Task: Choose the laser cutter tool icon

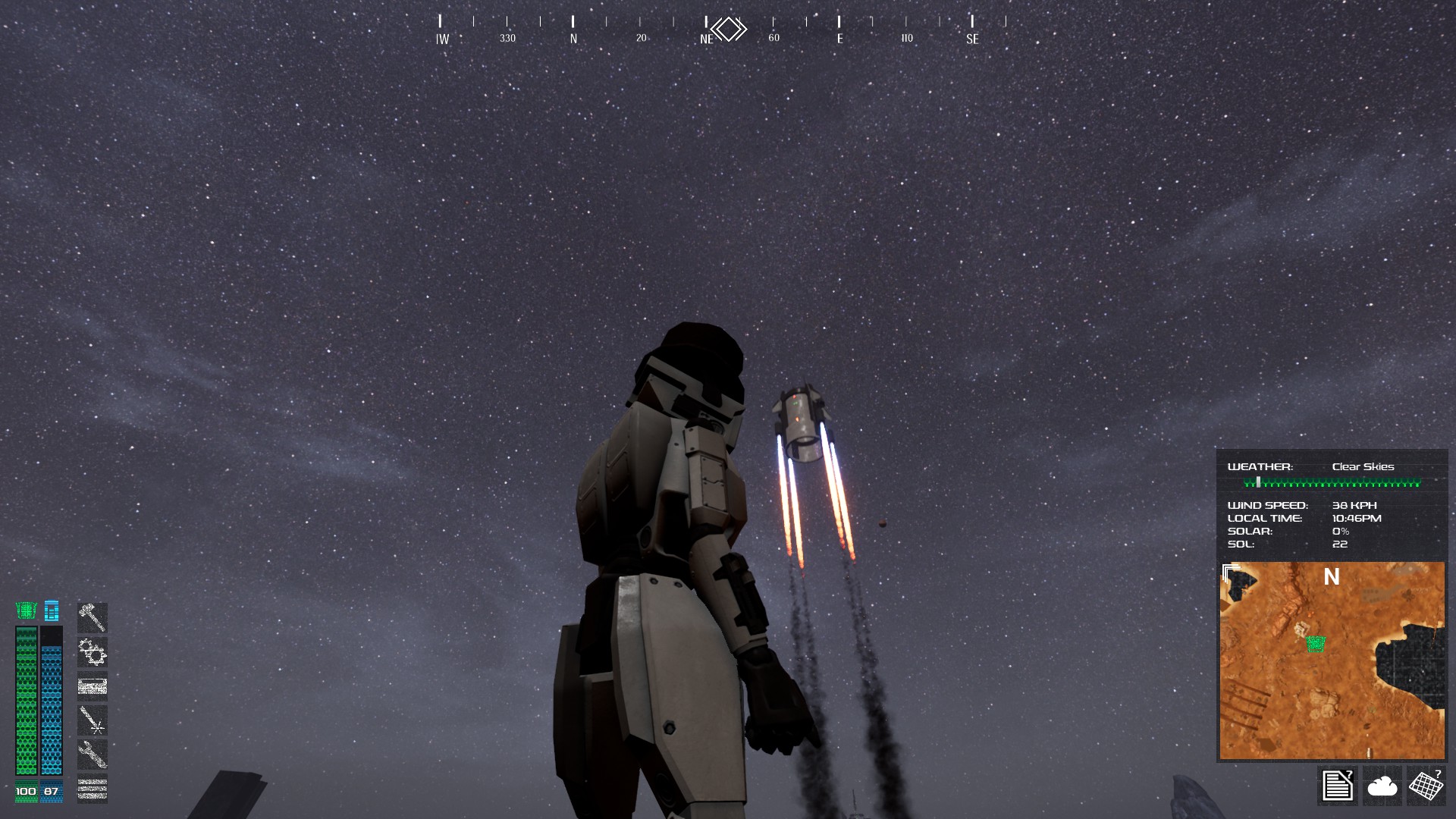Action: (x=93, y=720)
